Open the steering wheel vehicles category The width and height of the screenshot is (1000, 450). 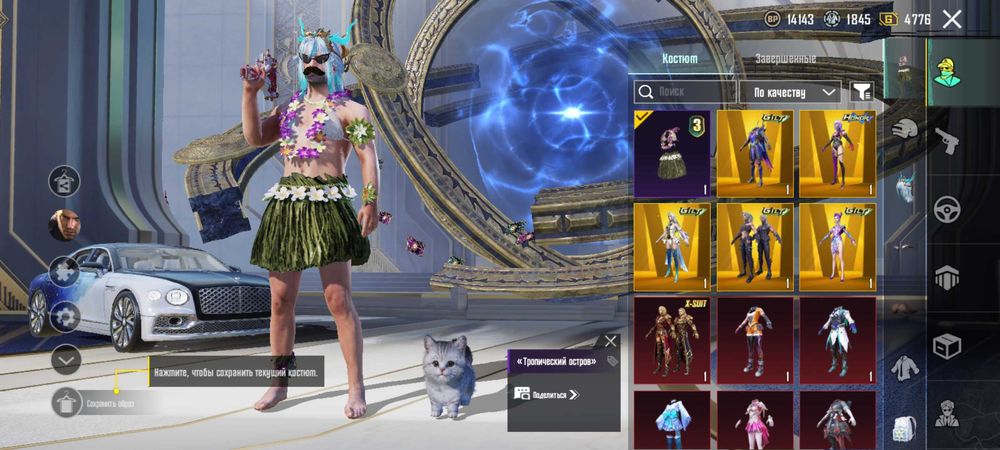coord(947,209)
